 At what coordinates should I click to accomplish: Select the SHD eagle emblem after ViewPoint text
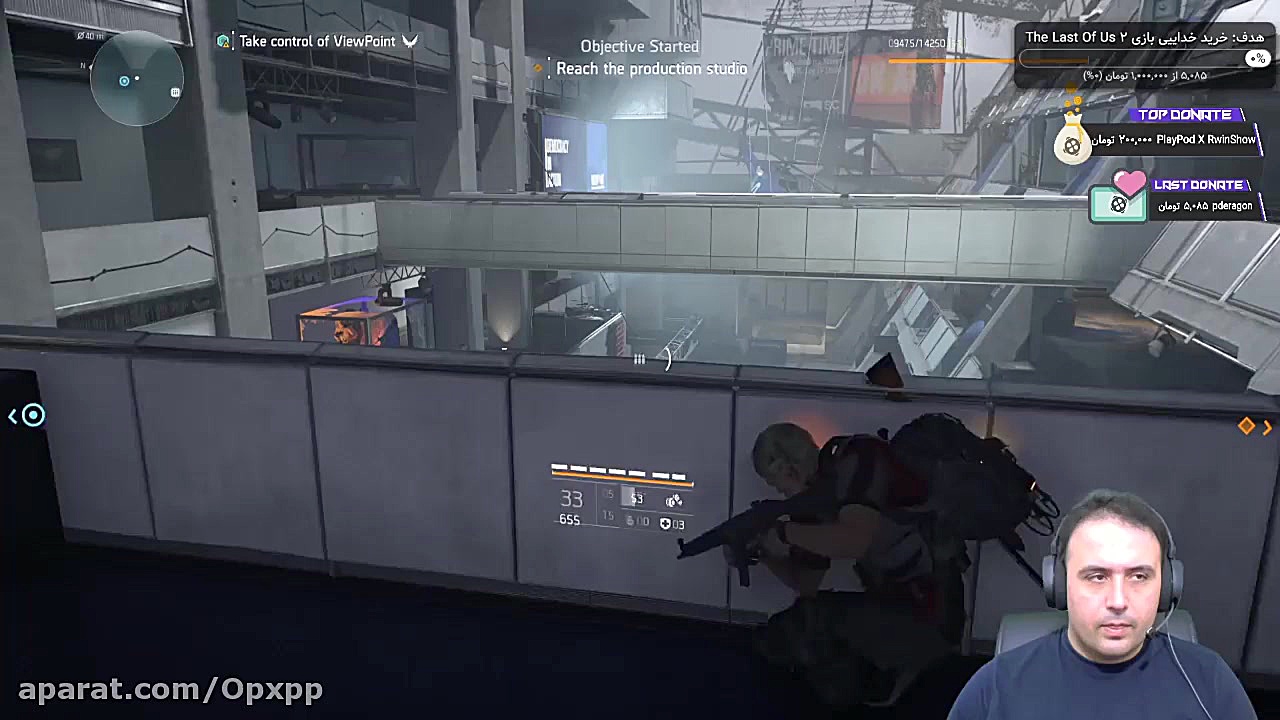[409, 41]
